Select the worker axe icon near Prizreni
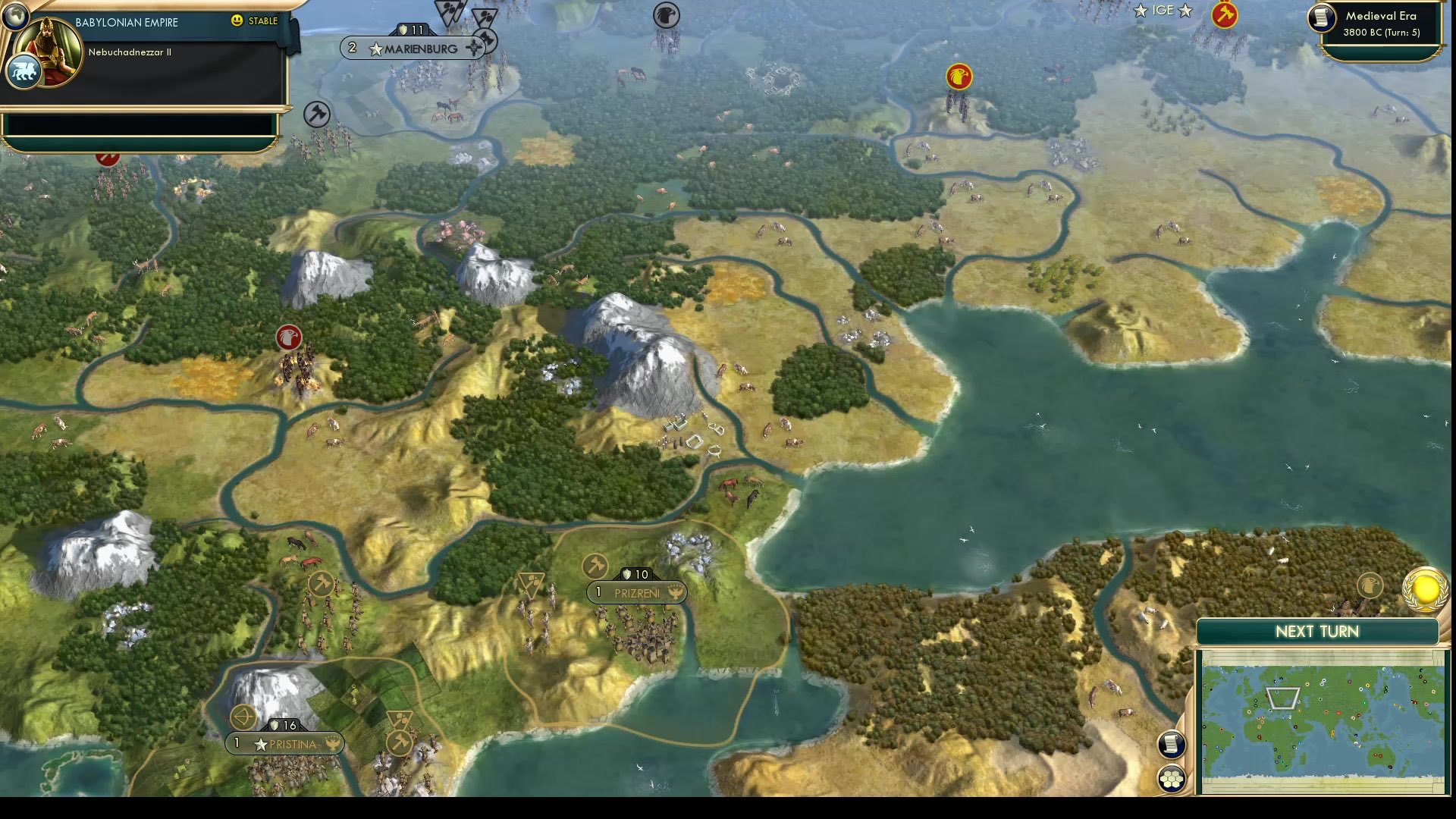Screen dimensions: 1456x819 pyautogui.click(x=594, y=564)
